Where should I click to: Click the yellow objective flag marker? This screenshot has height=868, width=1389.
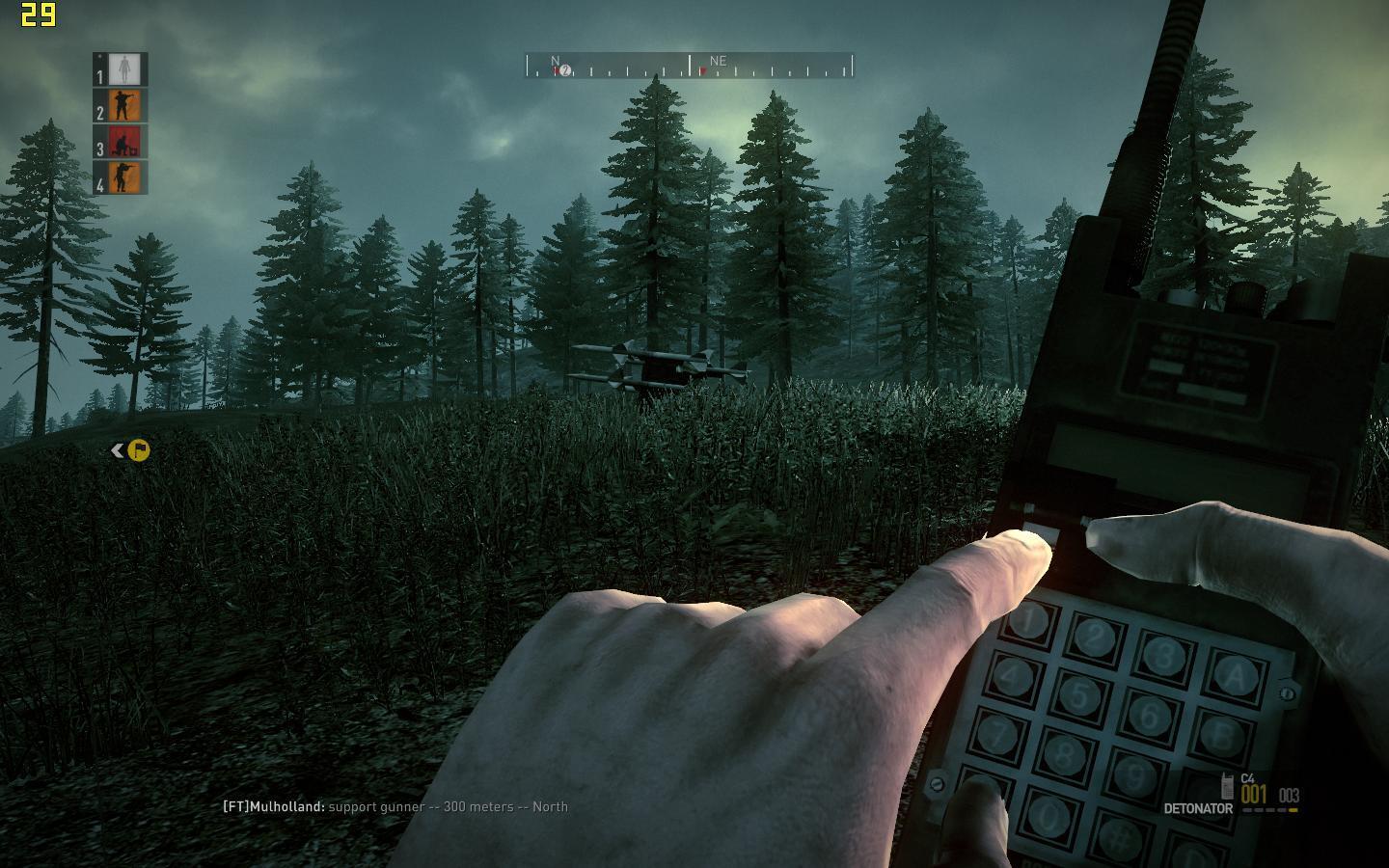[138, 450]
